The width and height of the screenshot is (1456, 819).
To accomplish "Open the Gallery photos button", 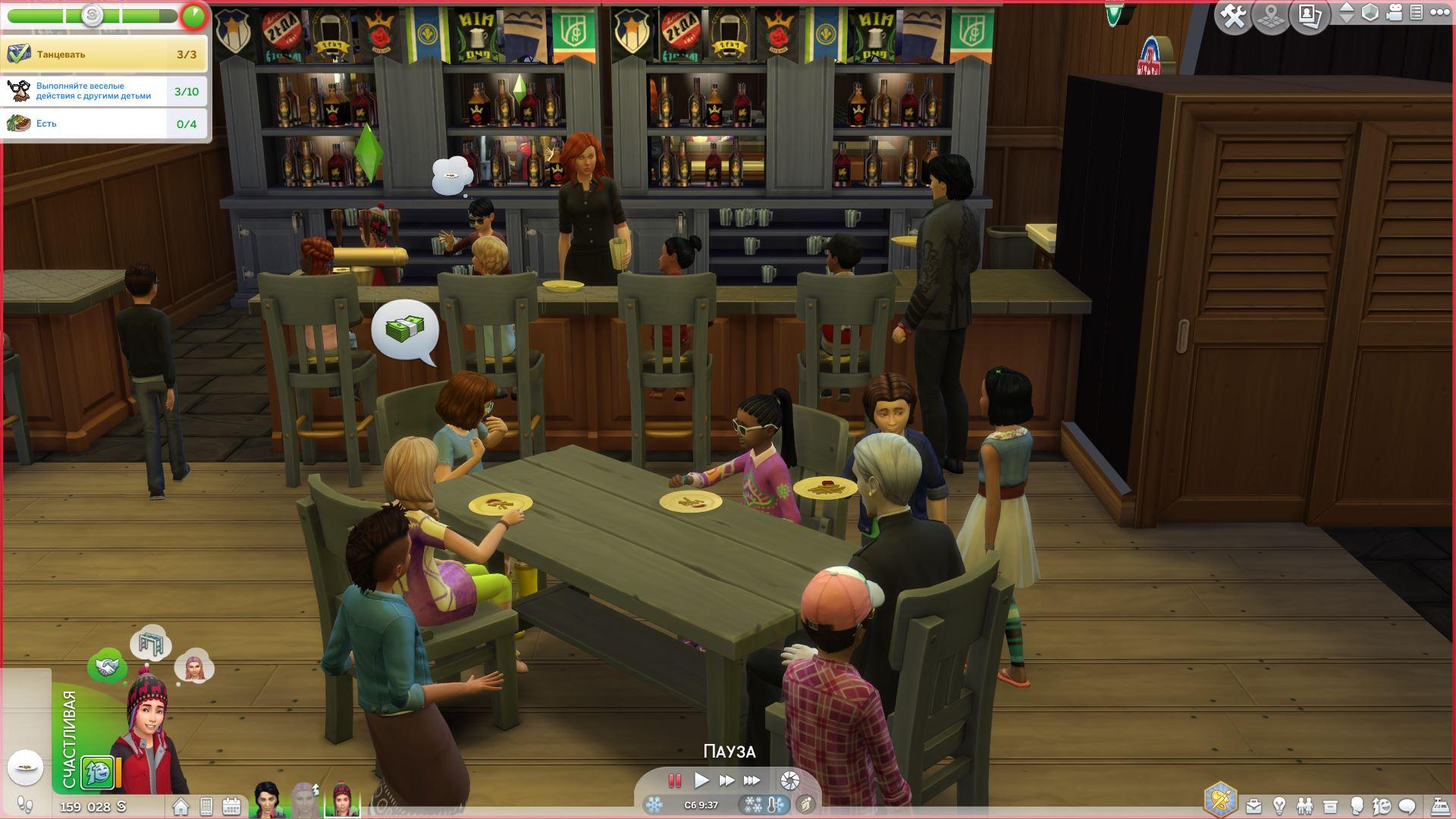I will pos(1310,16).
